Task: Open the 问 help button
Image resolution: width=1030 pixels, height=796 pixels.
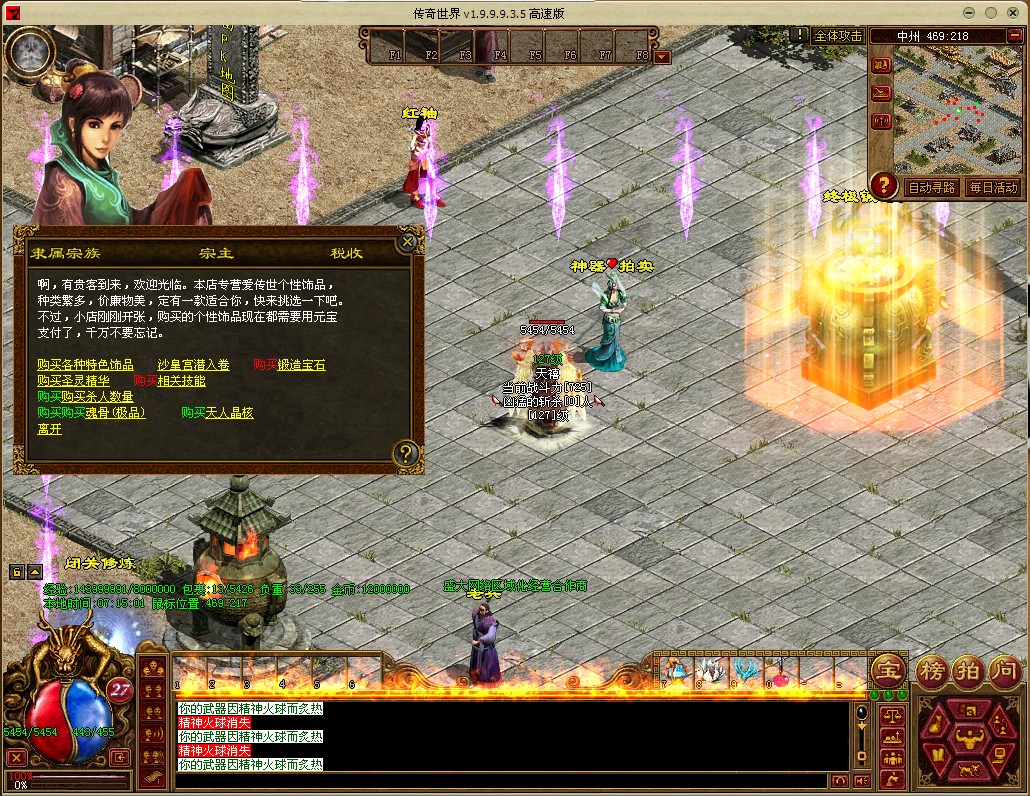Action: pos(1003,669)
